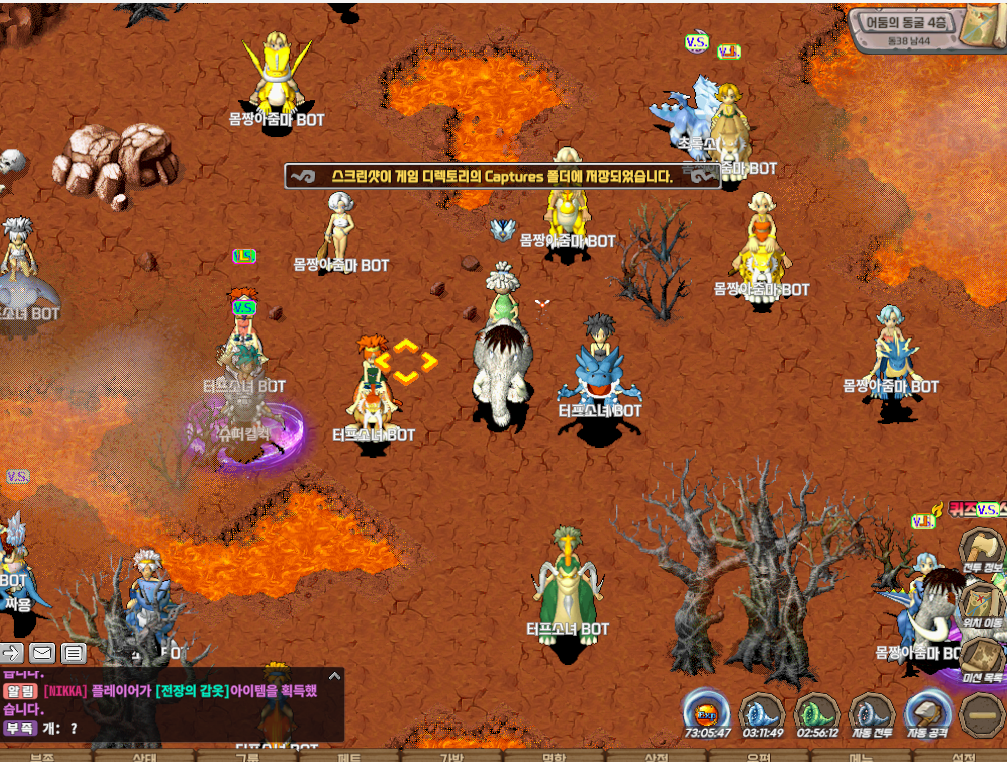Open the 전투 정보 battle info button
This screenshot has width=1007, height=762.
pyautogui.click(x=982, y=553)
